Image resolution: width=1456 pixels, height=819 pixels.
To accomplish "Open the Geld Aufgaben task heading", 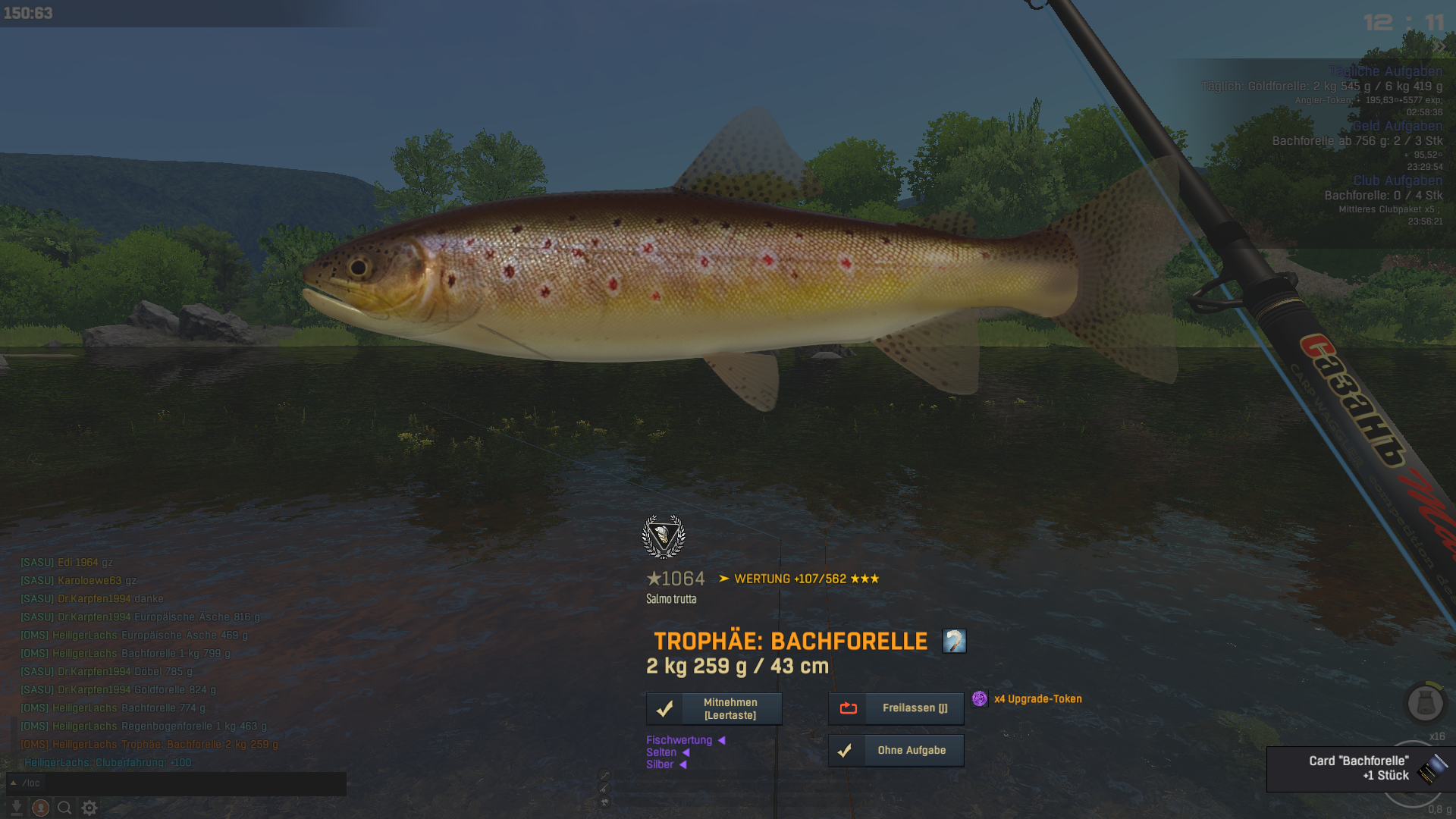I will point(1398,126).
